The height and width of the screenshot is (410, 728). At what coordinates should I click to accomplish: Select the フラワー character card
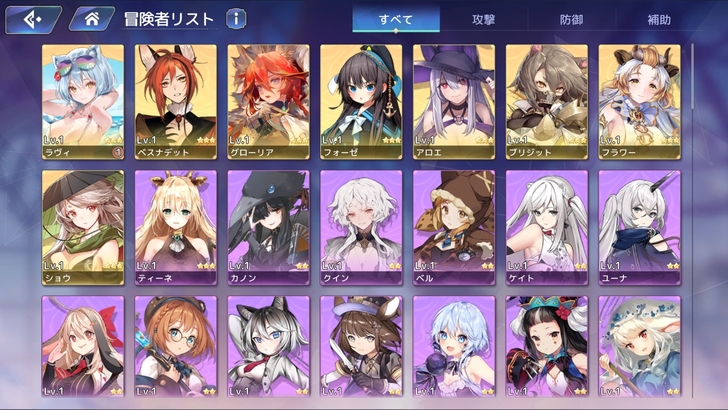coord(639,102)
